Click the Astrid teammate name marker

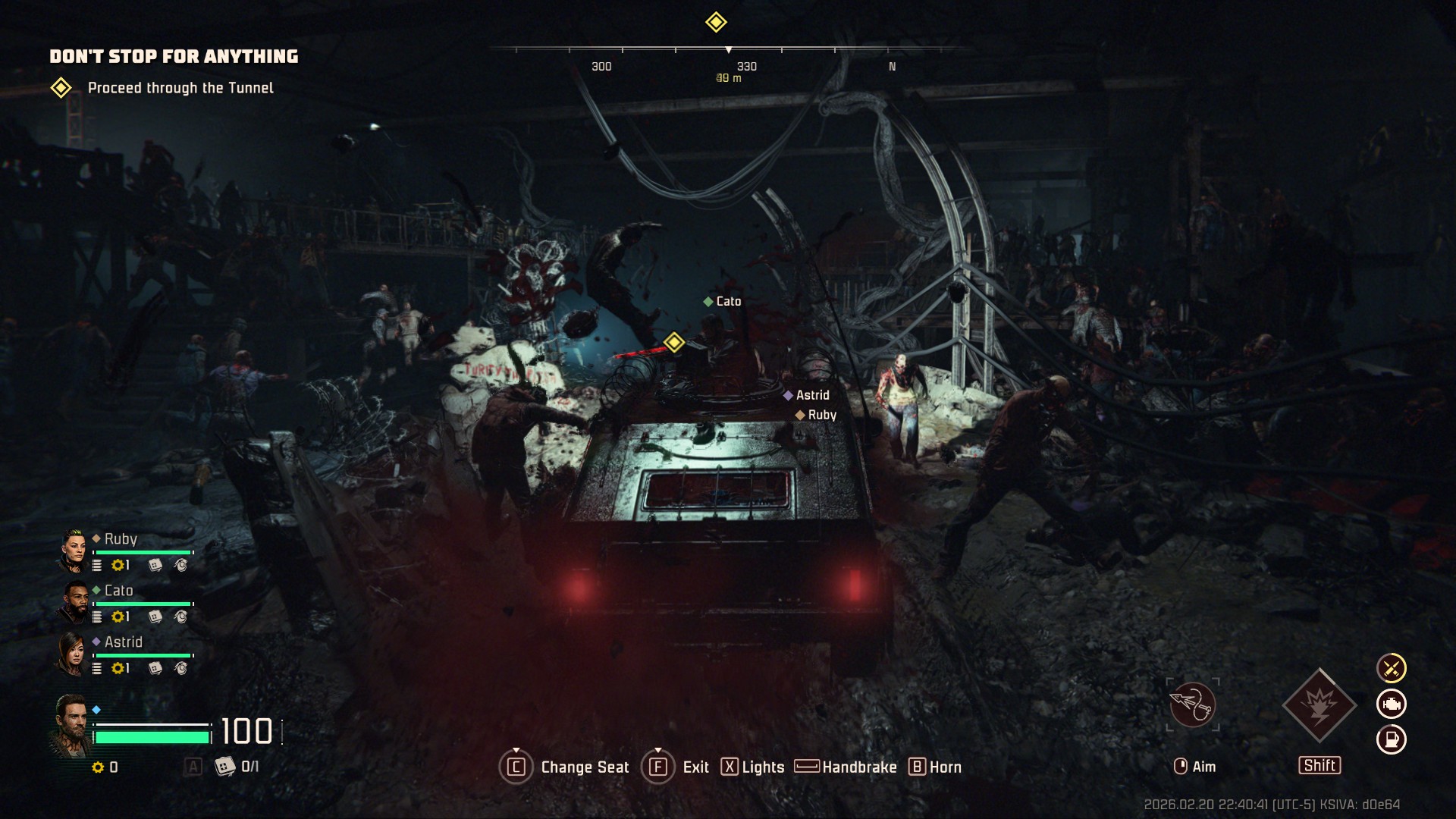pyautogui.click(x=812, y=395)
